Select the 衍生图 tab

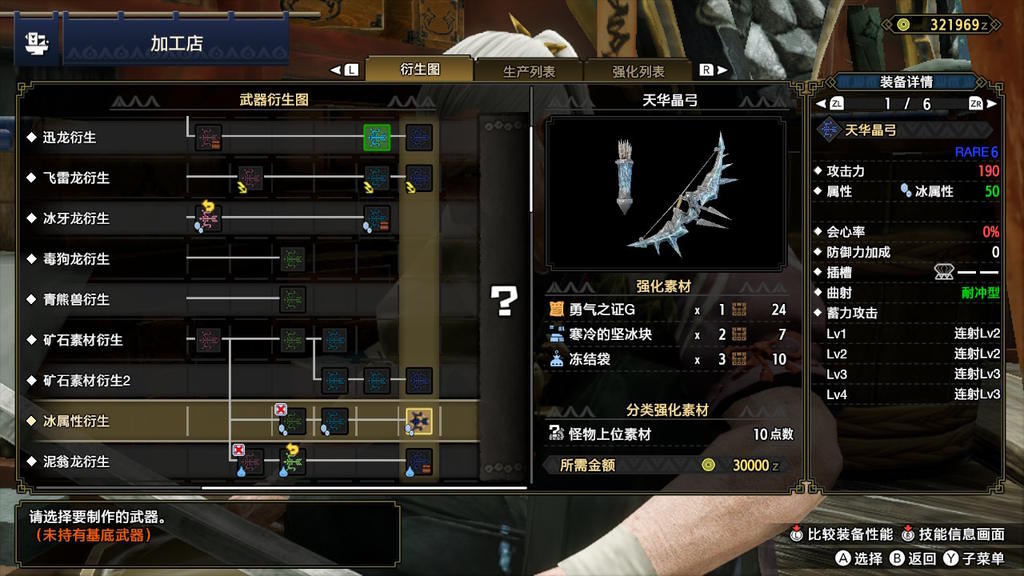pyautogui.click(x=420, y=70)
